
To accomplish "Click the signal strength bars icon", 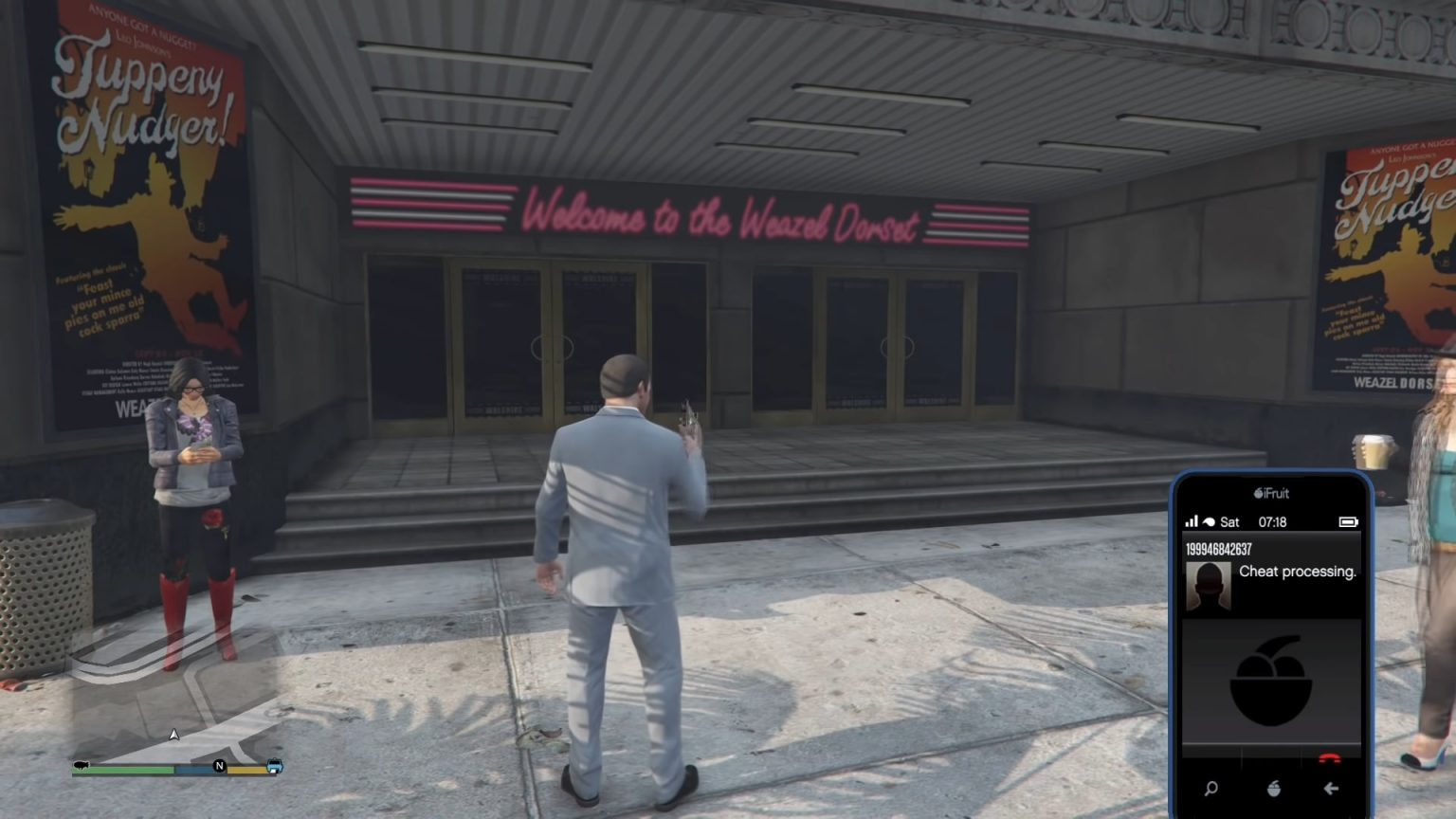I will (1191, 522).
